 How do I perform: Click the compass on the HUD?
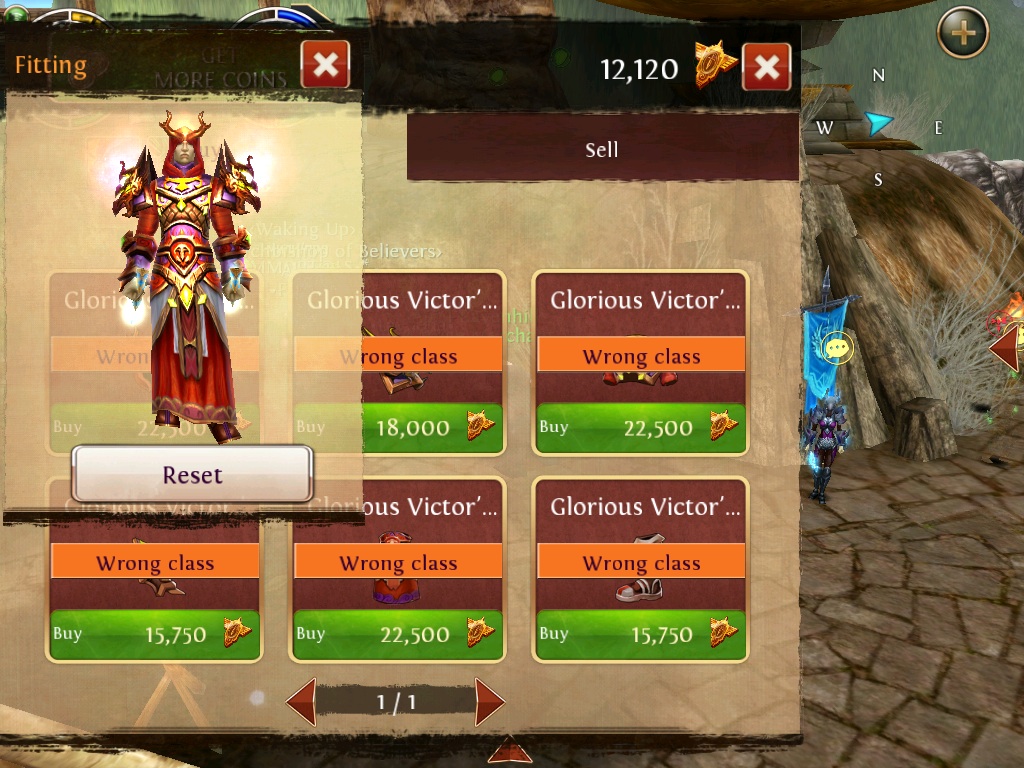(x=878, y=126)
